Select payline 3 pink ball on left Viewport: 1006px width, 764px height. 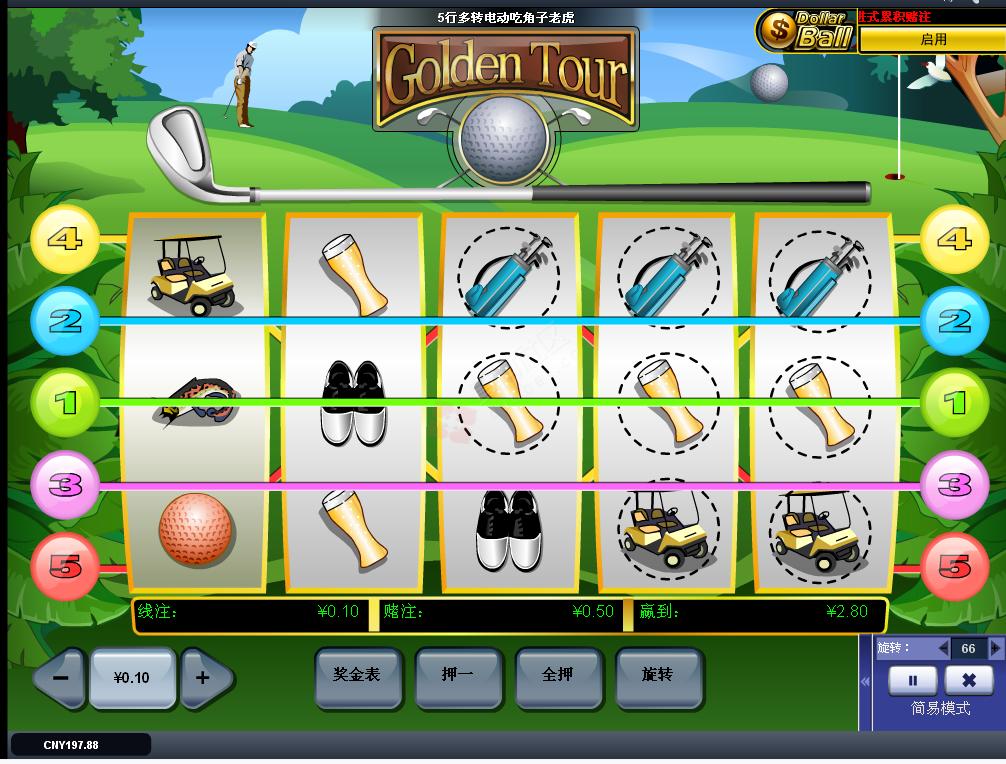pyautogui.click(x=65, y=485)
